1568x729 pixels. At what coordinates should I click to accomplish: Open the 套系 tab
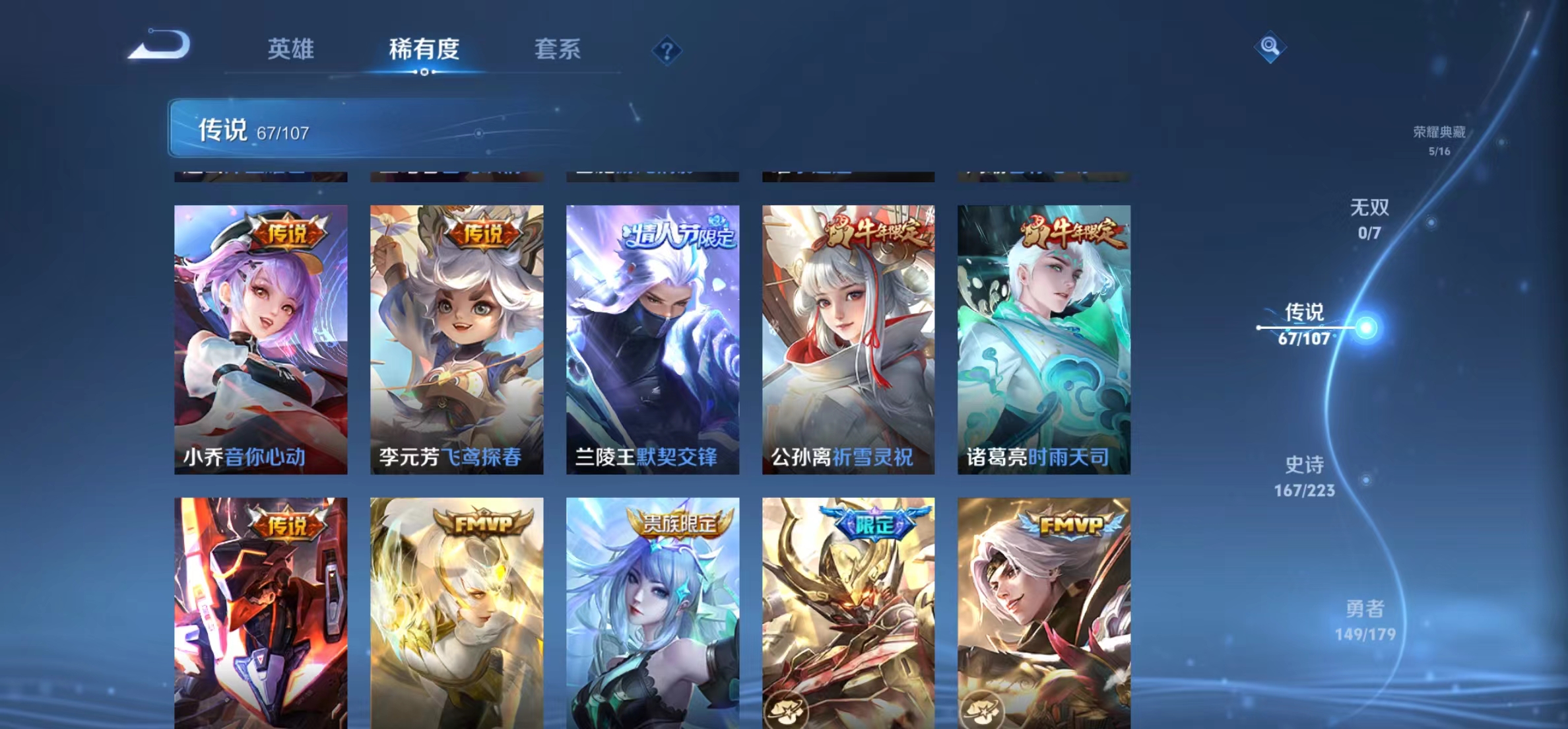(558, 50)
